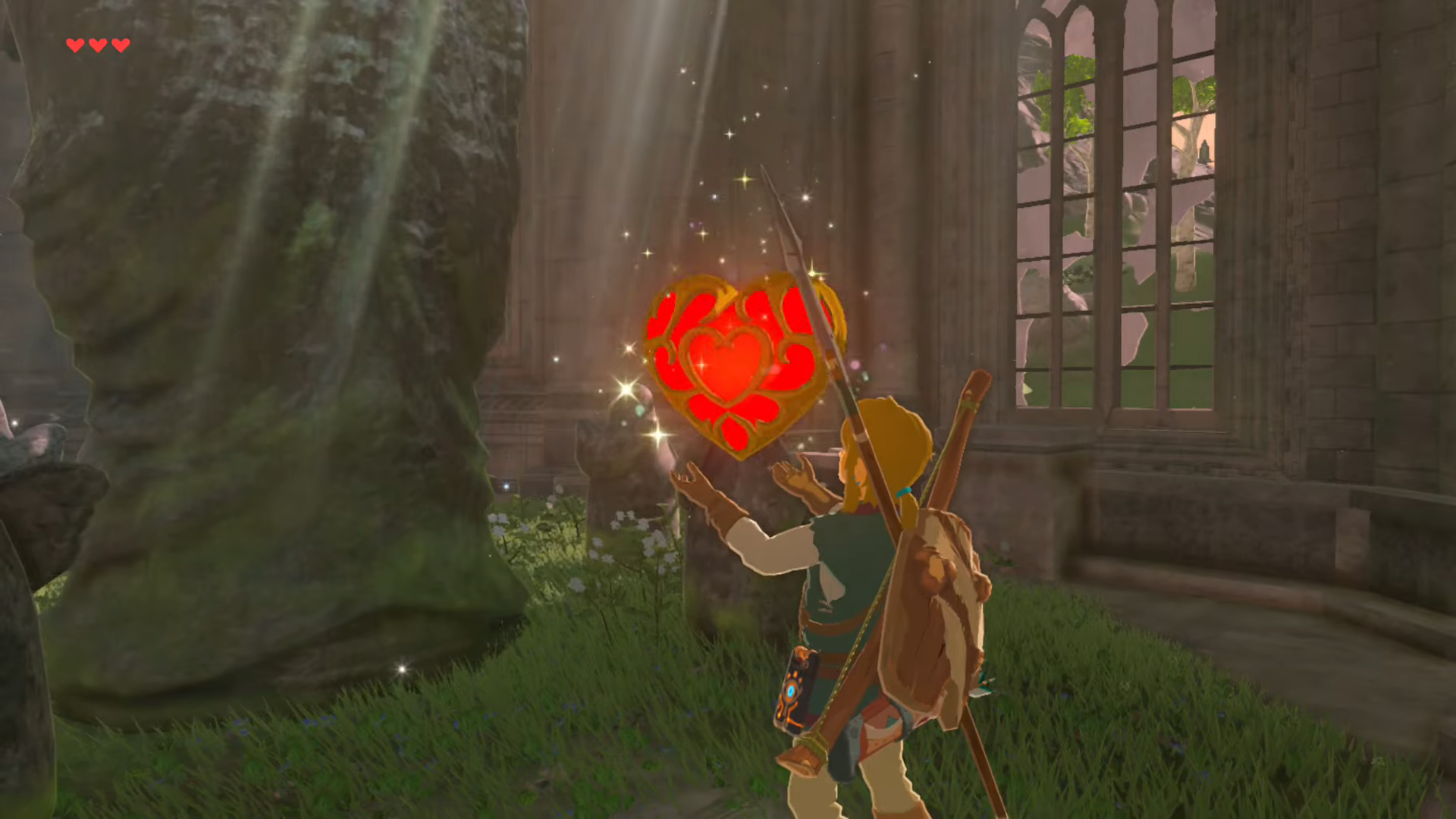1456x819 pixels.
Task: Click the second heart in the health meter
Action: (96, 44)
